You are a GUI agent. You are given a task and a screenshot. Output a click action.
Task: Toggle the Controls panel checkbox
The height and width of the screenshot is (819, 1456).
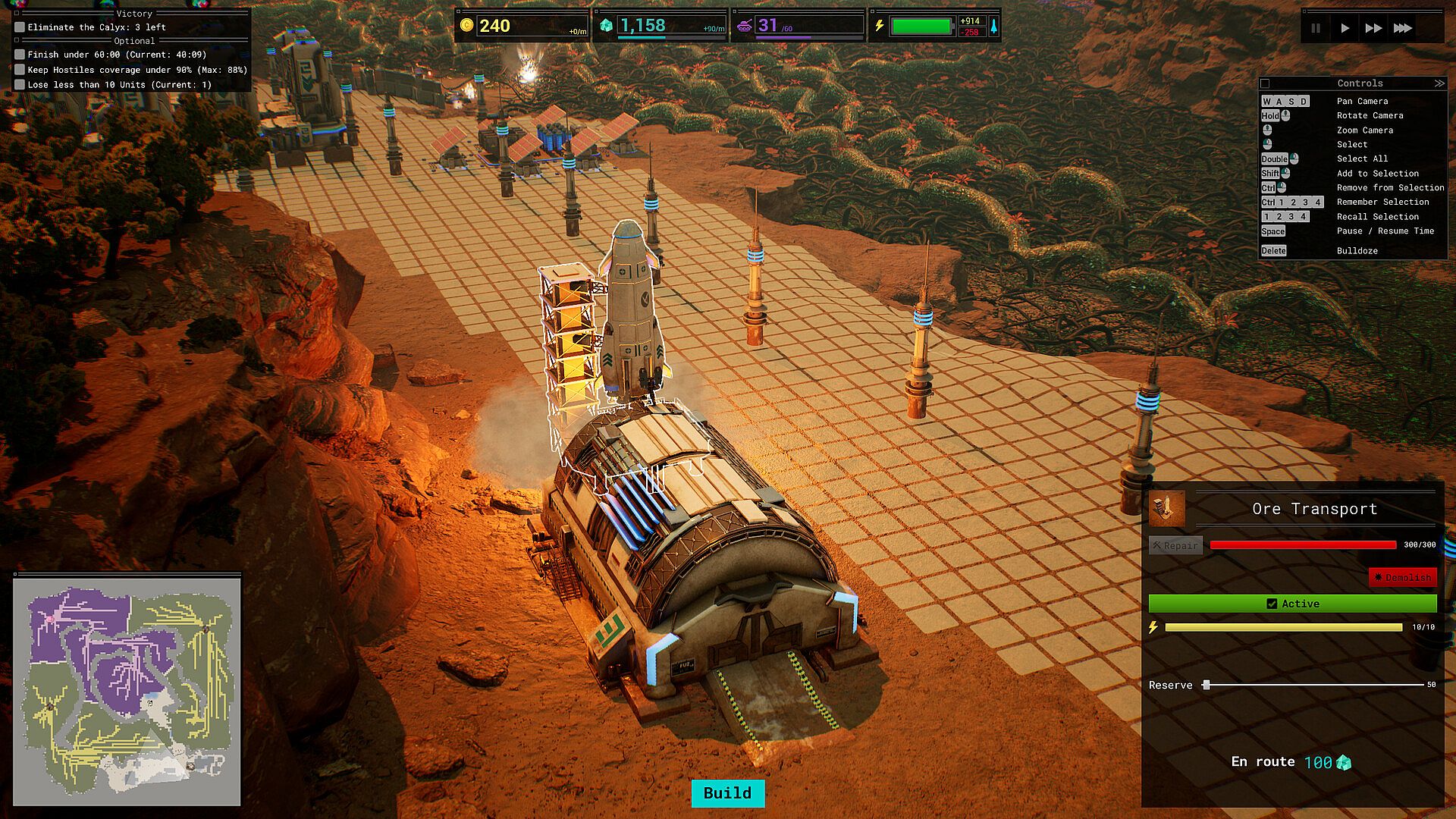[1265, 83]
